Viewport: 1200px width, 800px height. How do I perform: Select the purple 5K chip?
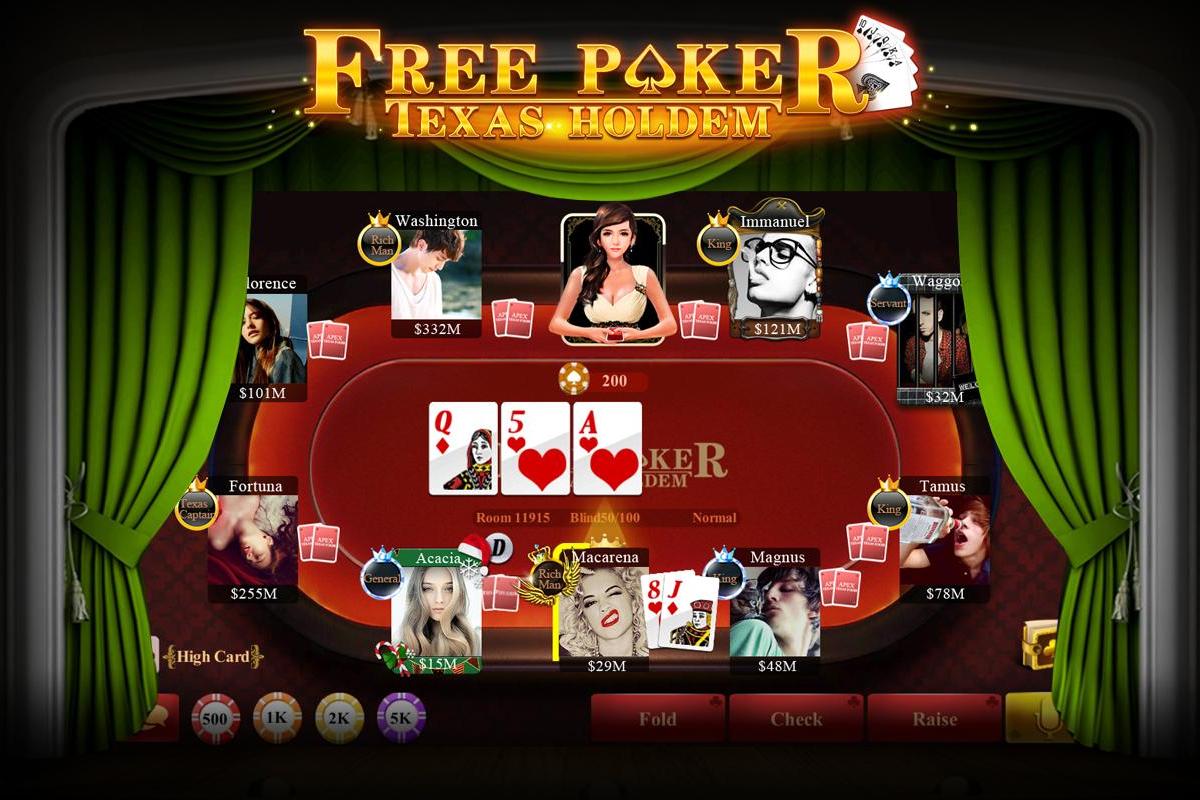401,717
